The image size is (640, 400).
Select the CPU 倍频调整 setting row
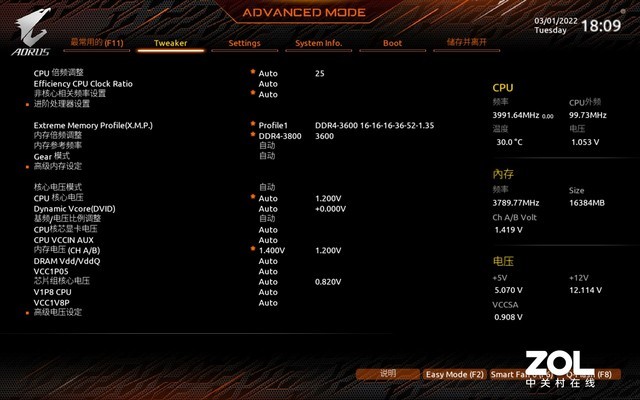click(x=59, y=74)
